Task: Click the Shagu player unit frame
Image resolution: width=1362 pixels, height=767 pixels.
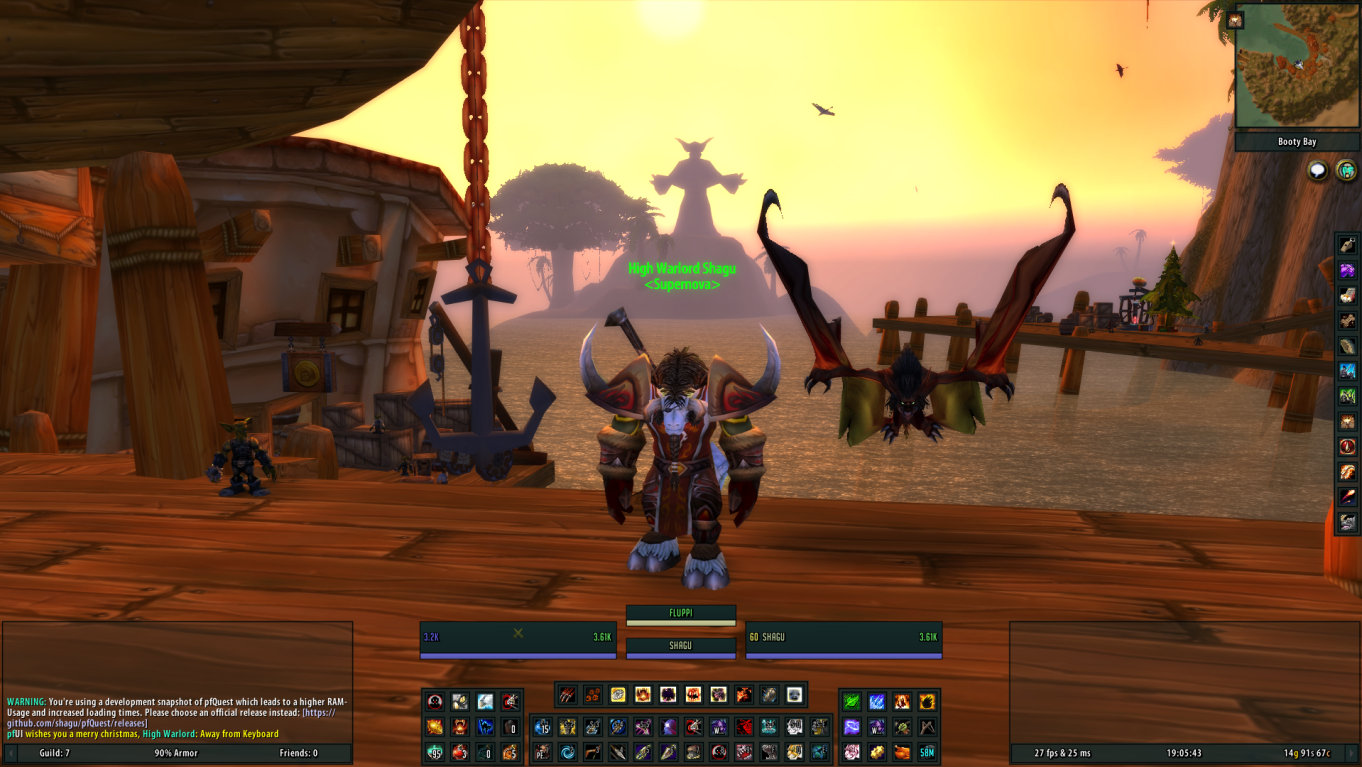Action: tap(843, 637)
